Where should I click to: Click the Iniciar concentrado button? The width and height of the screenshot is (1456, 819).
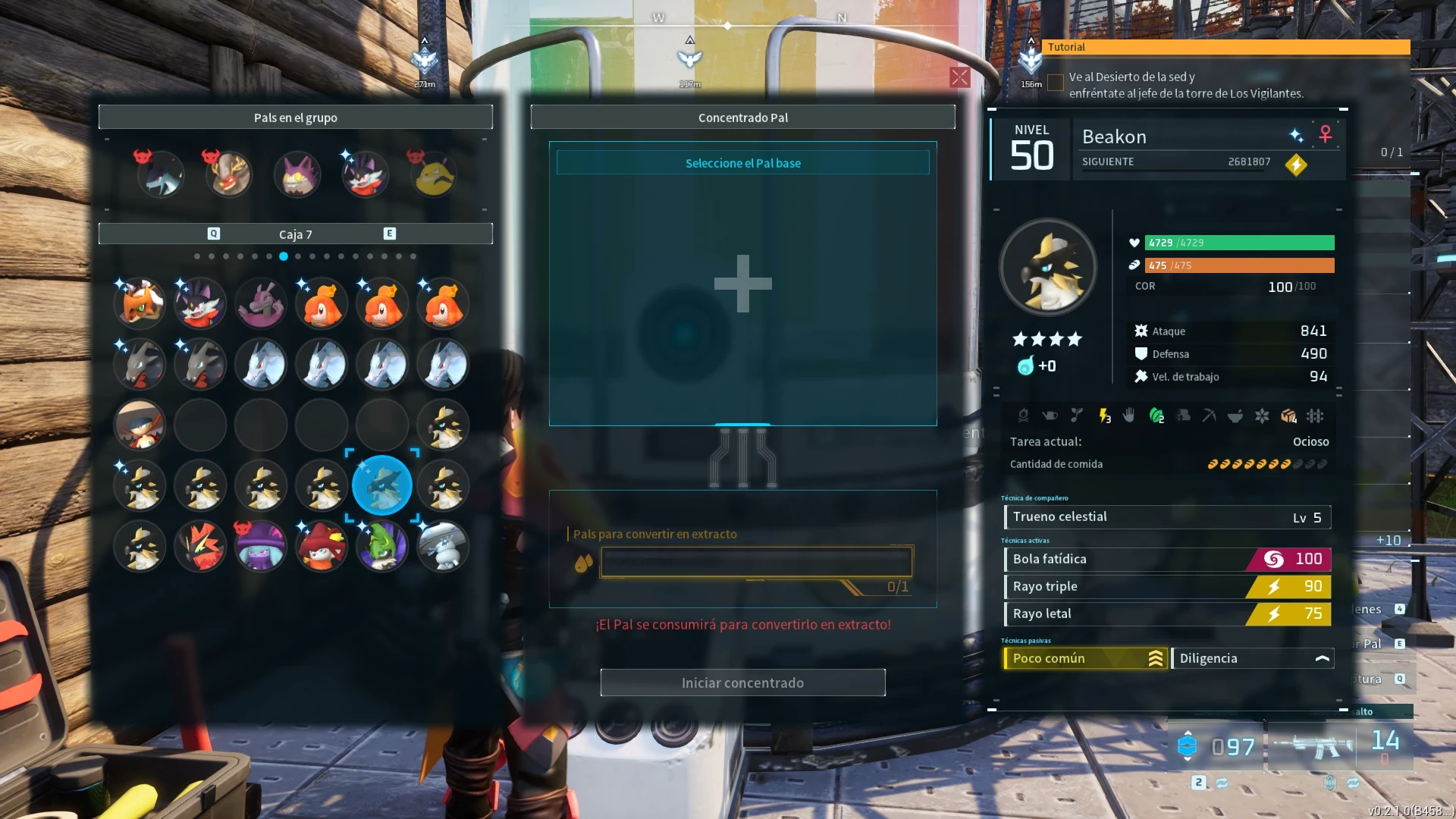point(742,682)
